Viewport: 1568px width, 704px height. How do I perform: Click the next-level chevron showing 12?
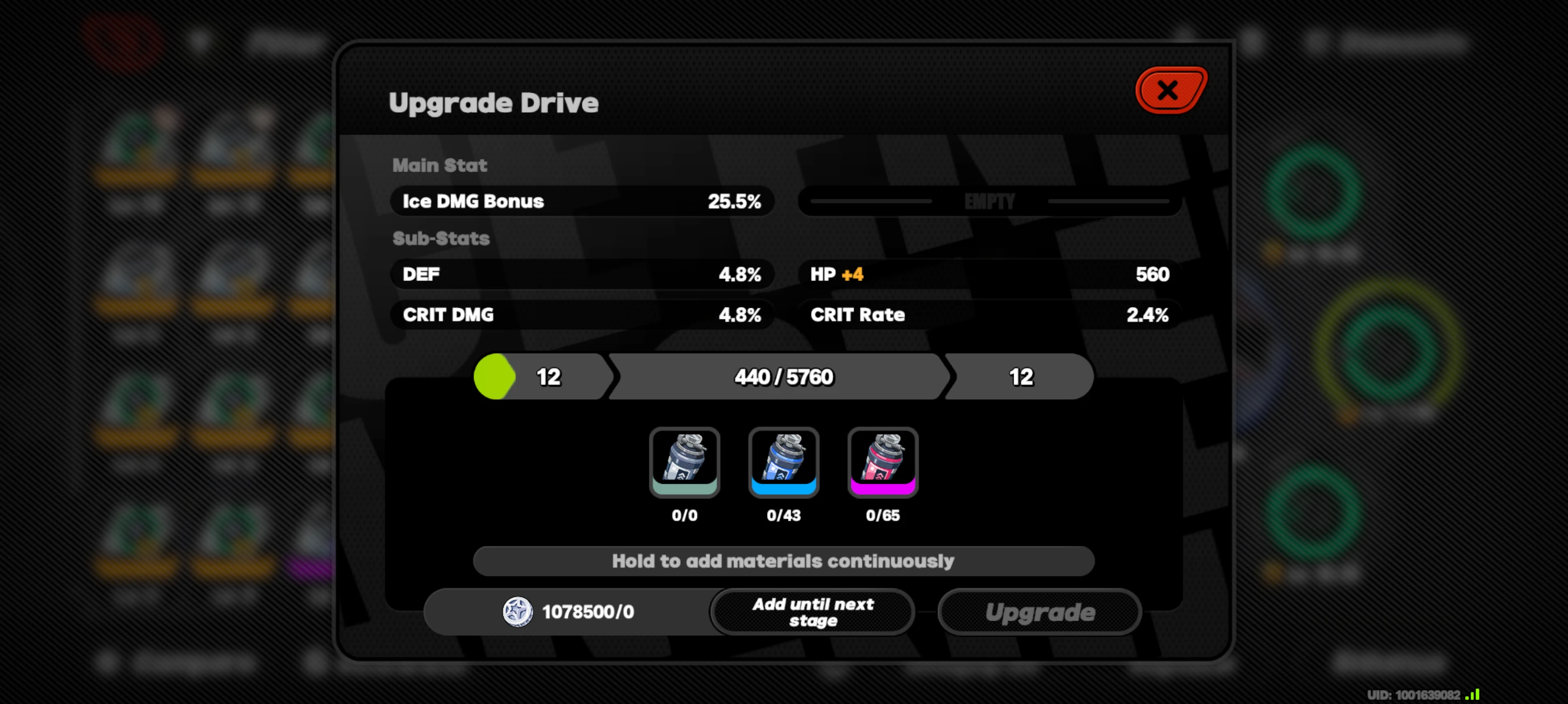pyautogui.click(x=1019, y=377)
